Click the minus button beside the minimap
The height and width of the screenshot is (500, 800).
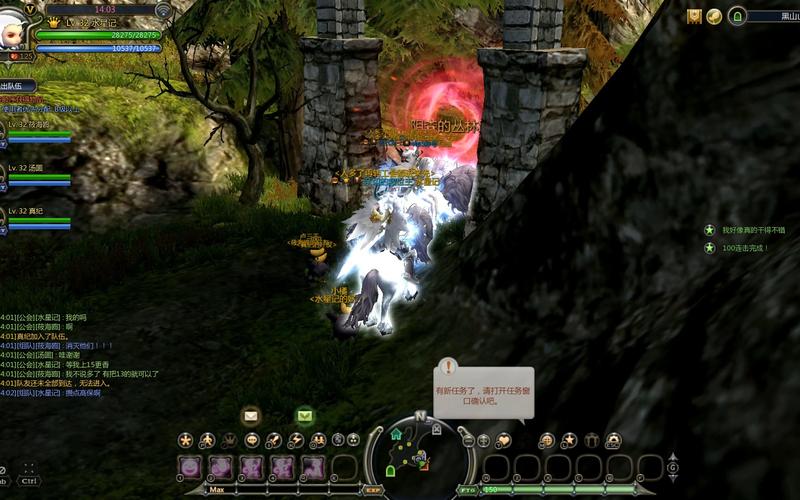tap(467, 440)
